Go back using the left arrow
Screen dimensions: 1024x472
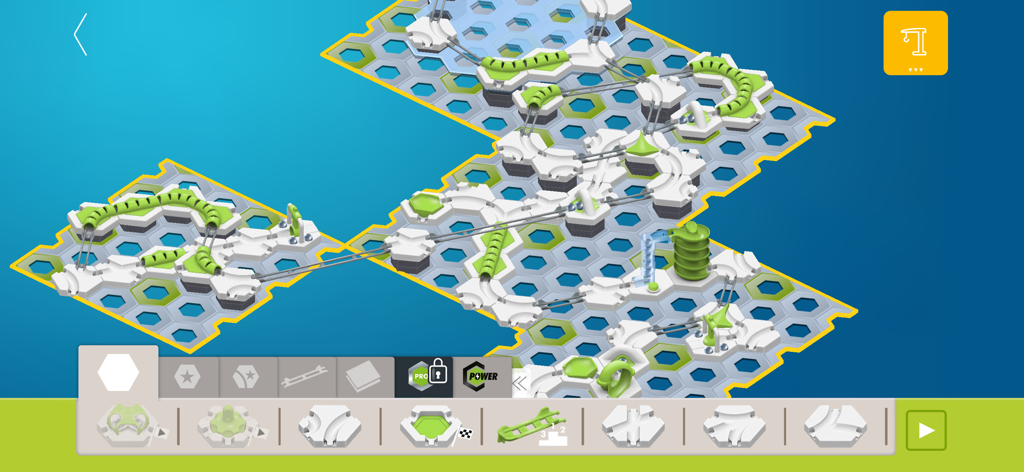click(81, 35)
